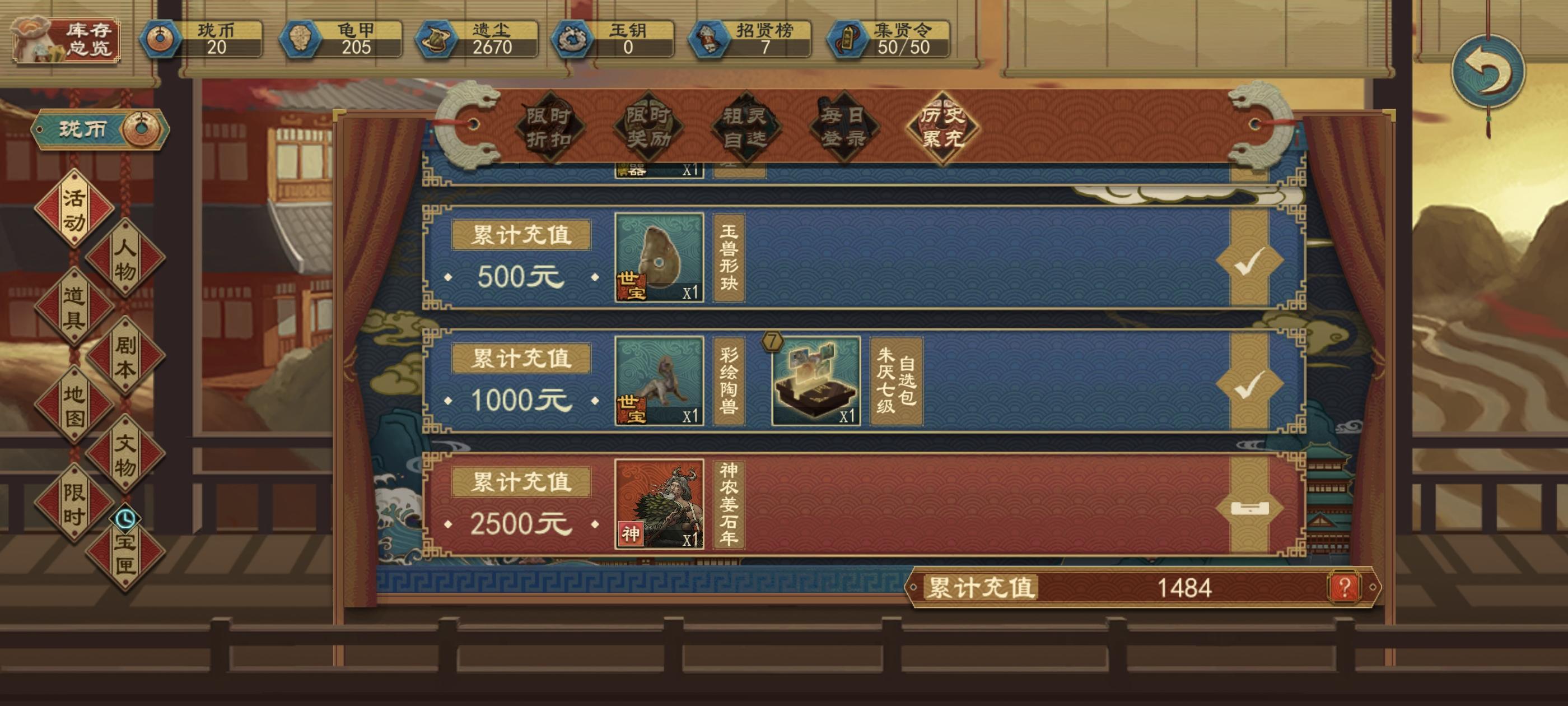Click the 龟甲 turtle shell currency icon

coord(301,40)
